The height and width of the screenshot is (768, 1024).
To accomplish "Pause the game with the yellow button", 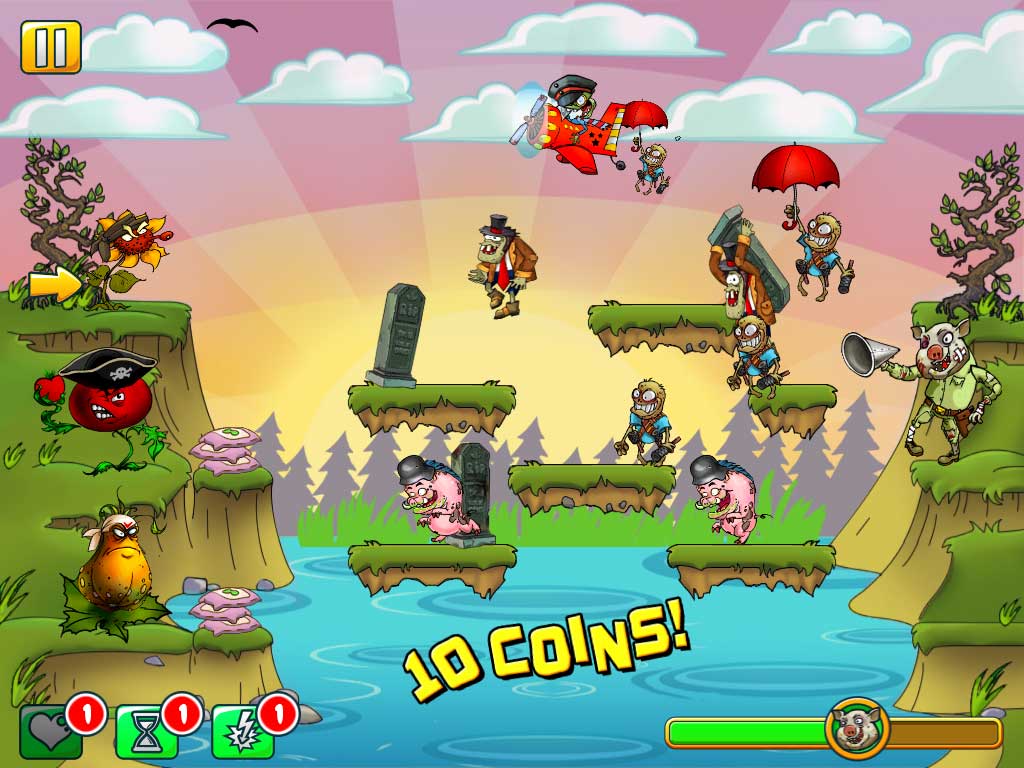I will (50, 47).
